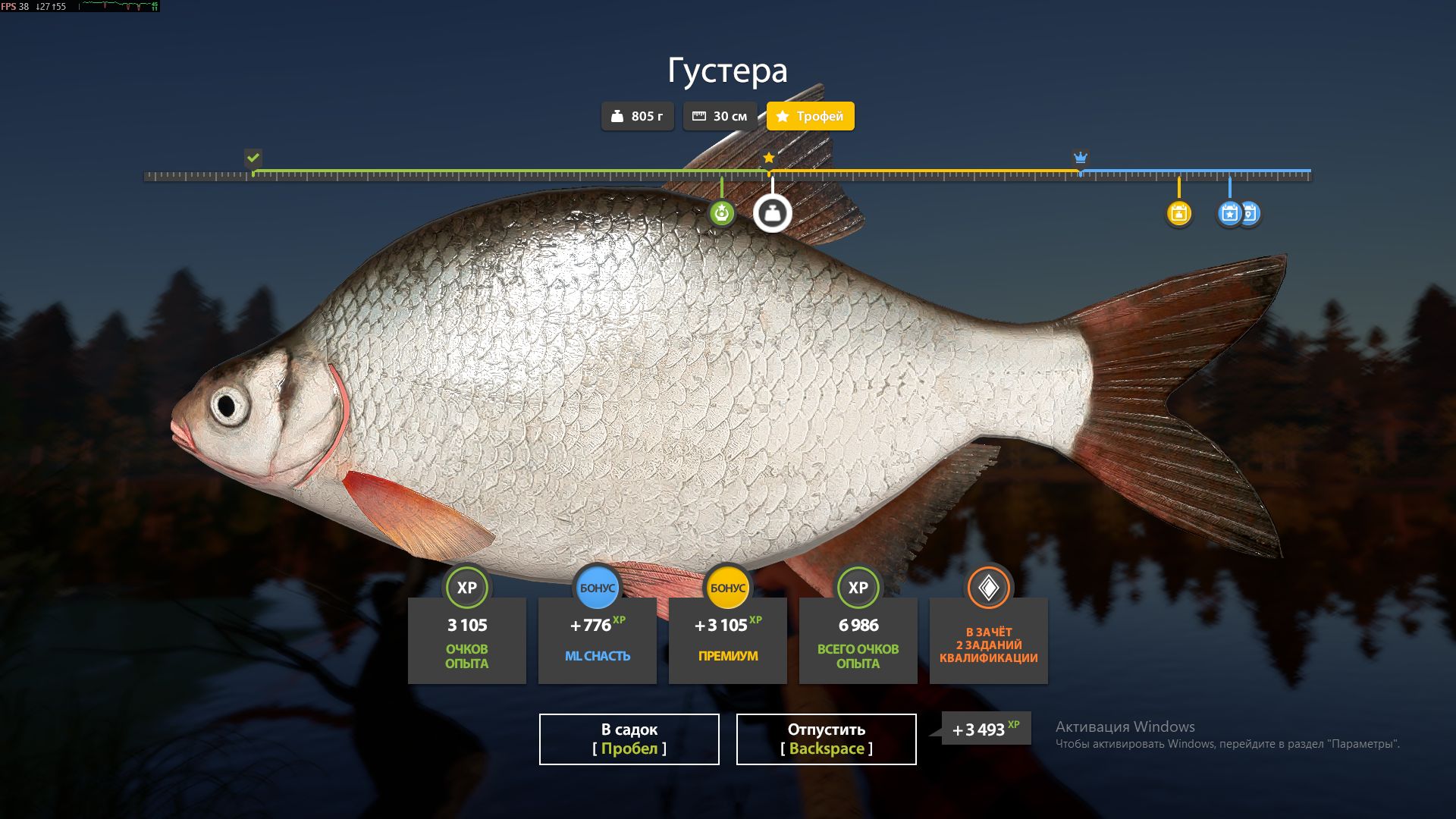
Task: Select the white weight marker on the scale
Action: [772, 213]
